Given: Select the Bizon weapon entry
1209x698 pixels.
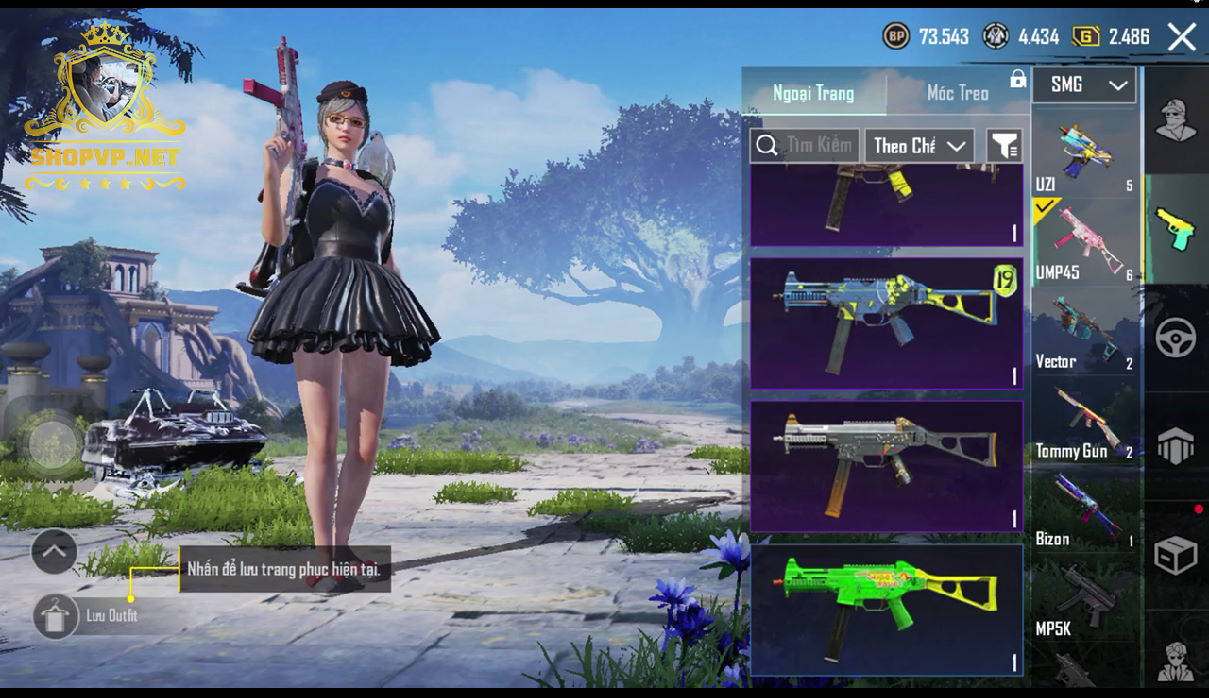Looking at the screenshot, I should coord(1084,512).
